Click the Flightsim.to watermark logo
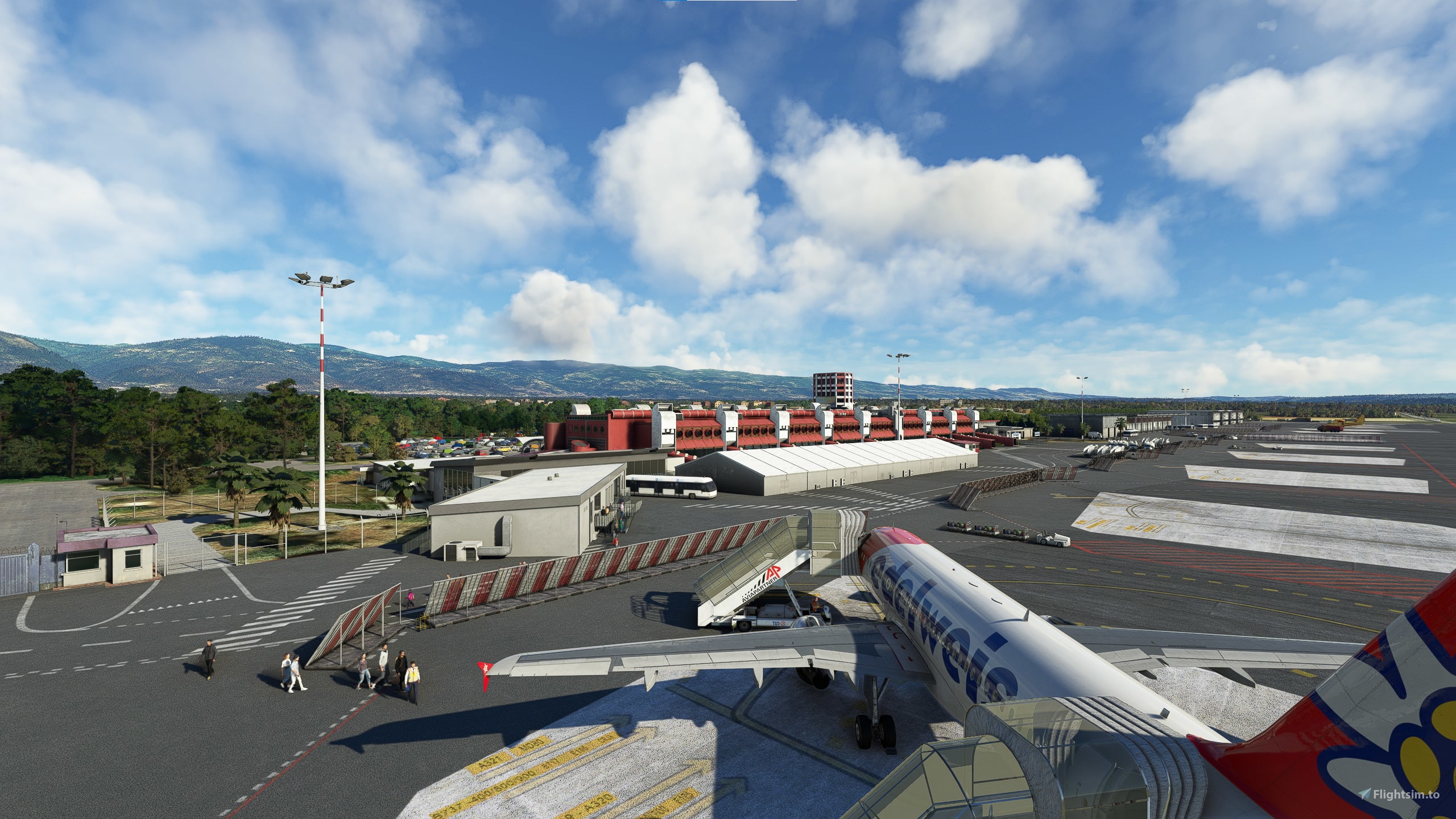The width and height of the screenshot is (1456, 819). 1406,794
